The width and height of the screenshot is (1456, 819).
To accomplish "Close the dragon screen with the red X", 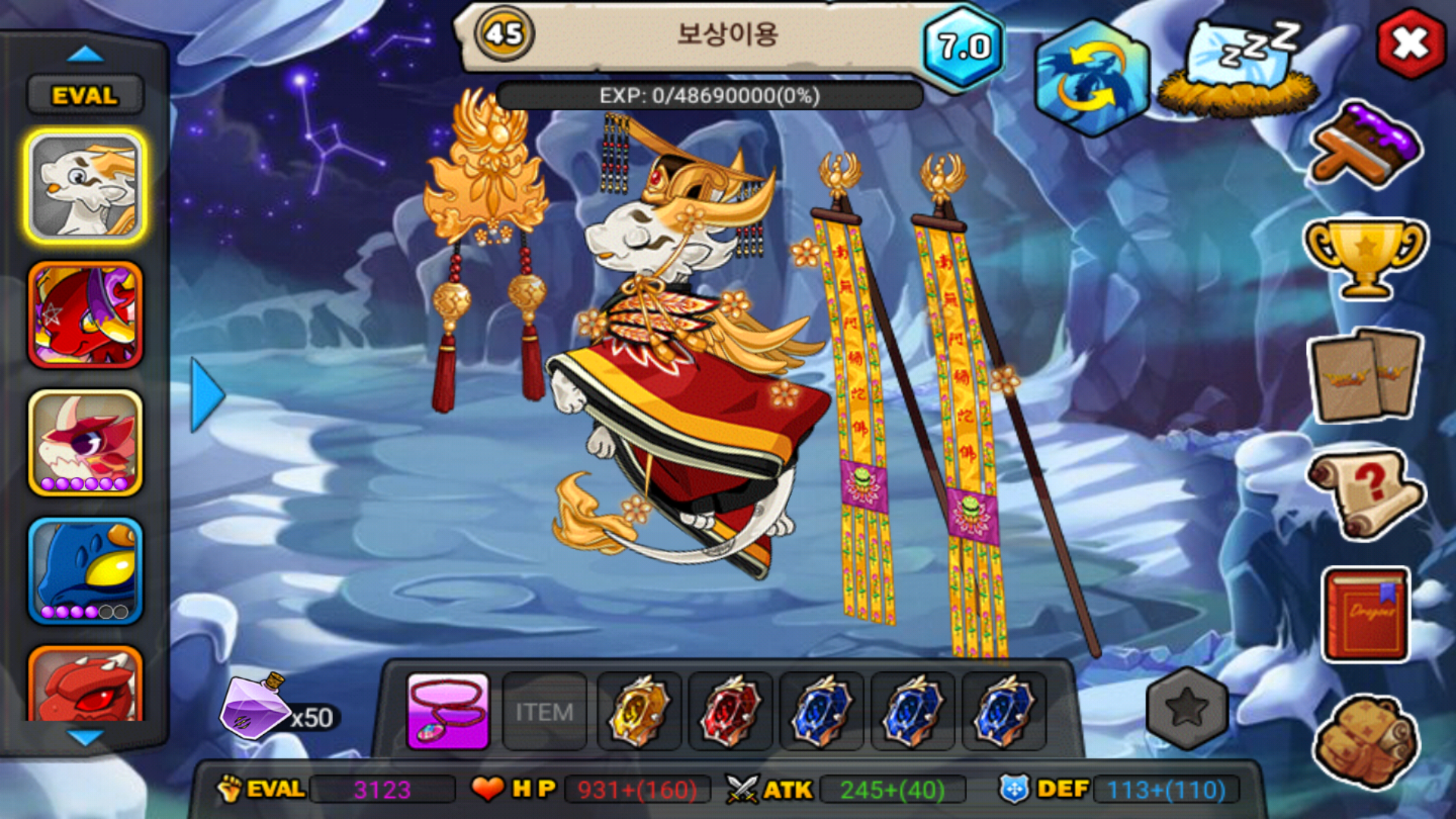I will click(x=1410, y=44).
